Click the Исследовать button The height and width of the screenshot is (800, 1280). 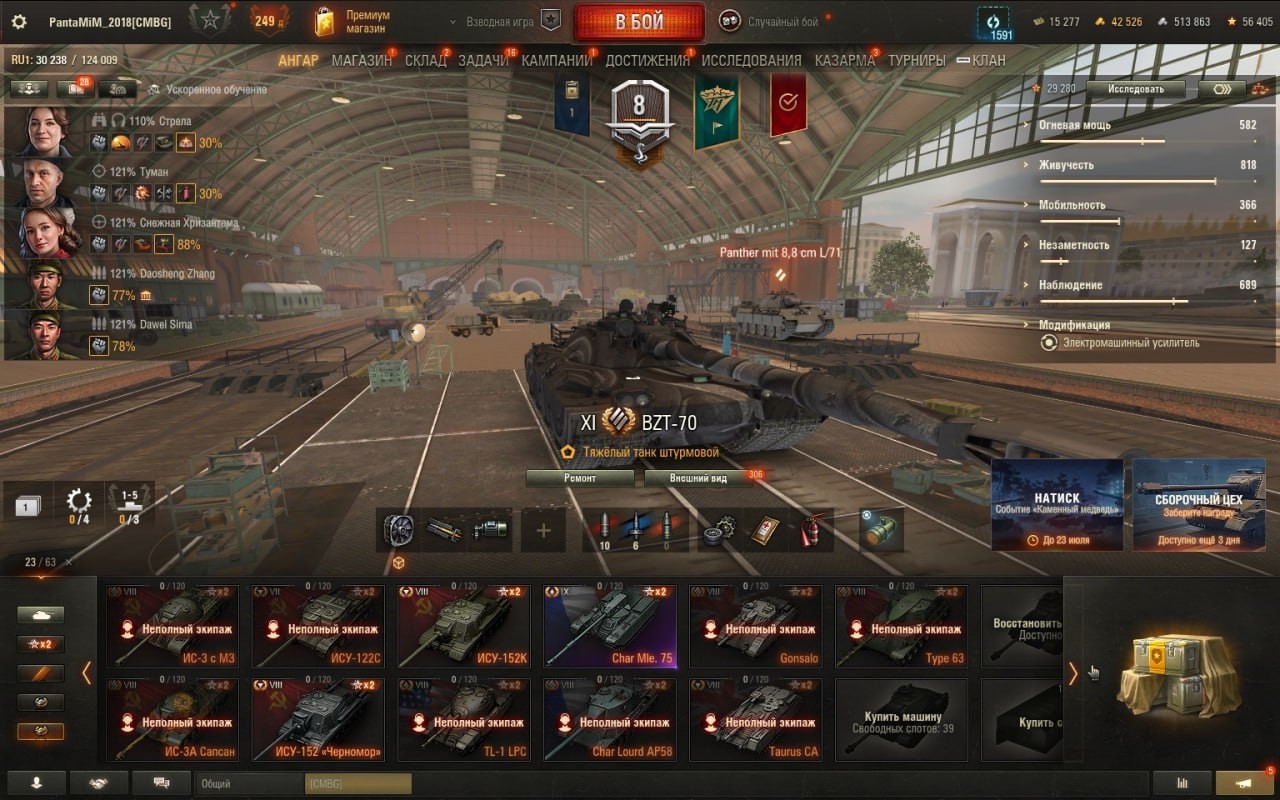pos(1136,89)
